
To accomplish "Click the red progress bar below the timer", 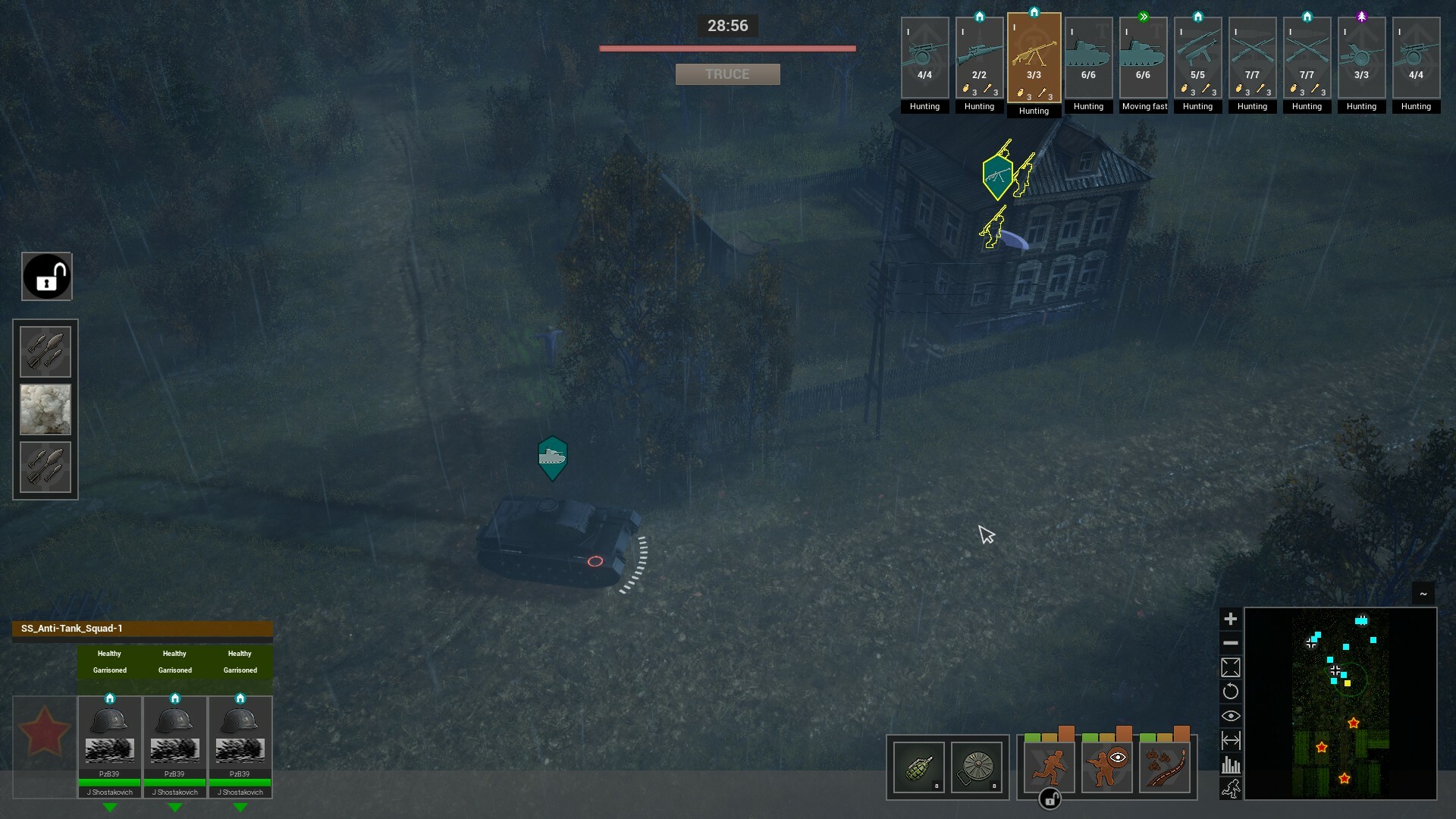I will pyautogui.click(x=727, y=48).
